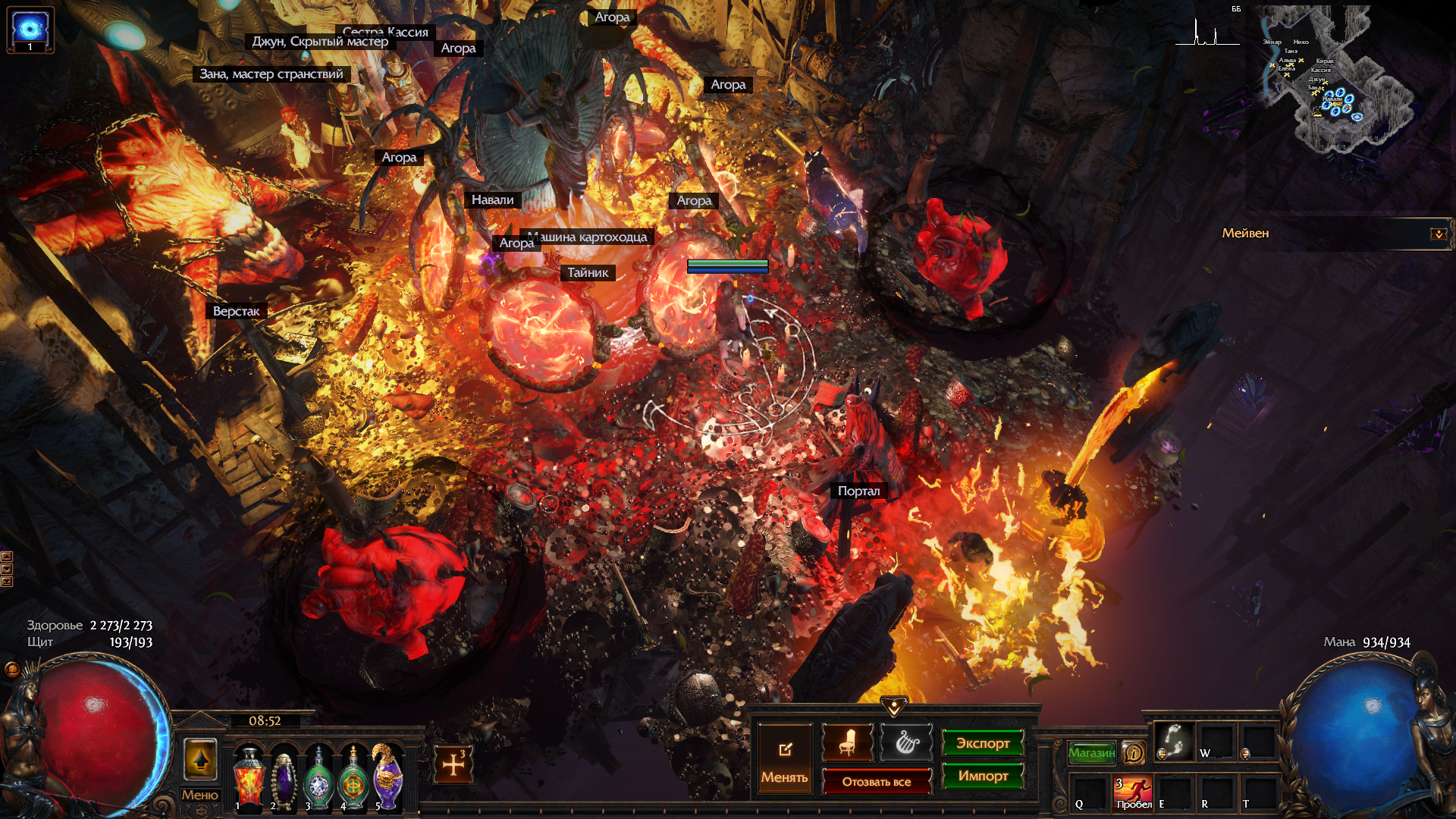The height and width of the screenshot is (819, 1456).
Task: Open the Меню button
Action: click(x=199, y=795)
